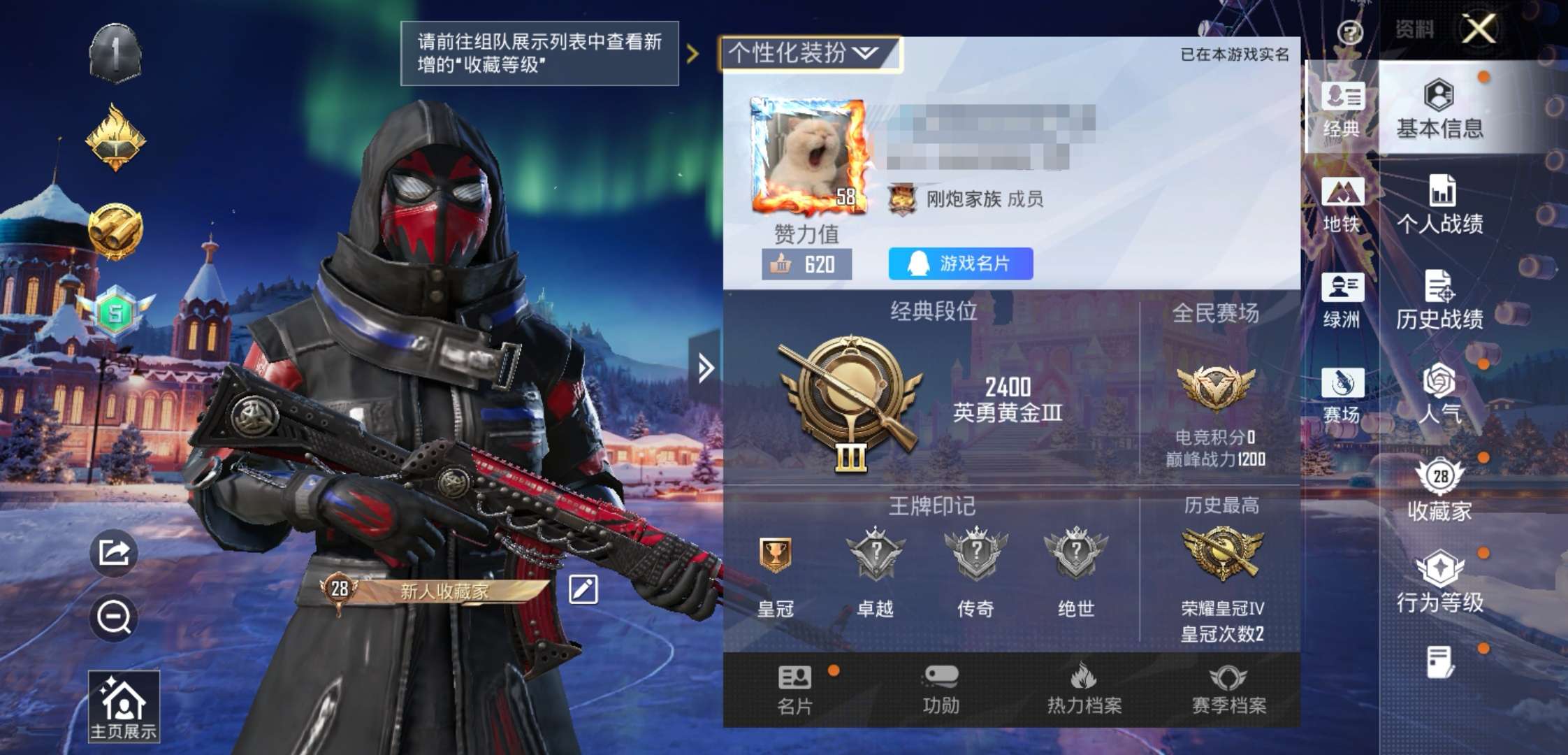
Task: Open 历史战绩 history records
Action: 1441,301
